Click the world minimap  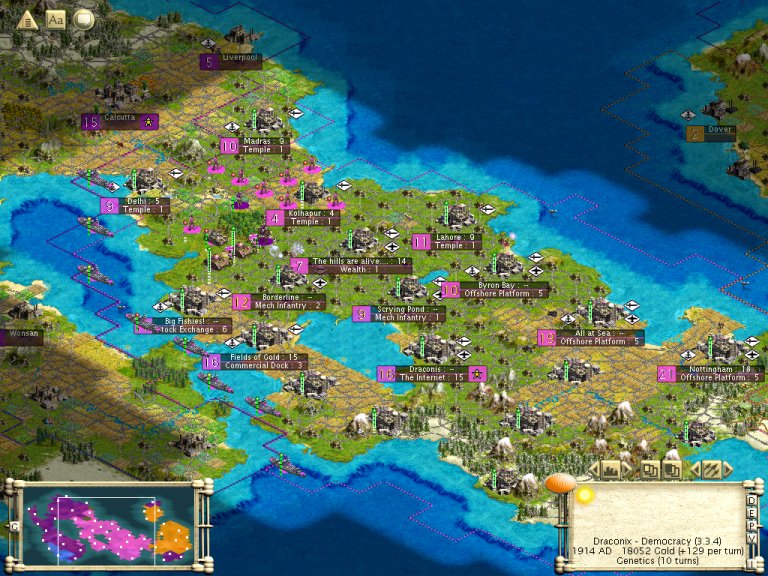[108, 520]
